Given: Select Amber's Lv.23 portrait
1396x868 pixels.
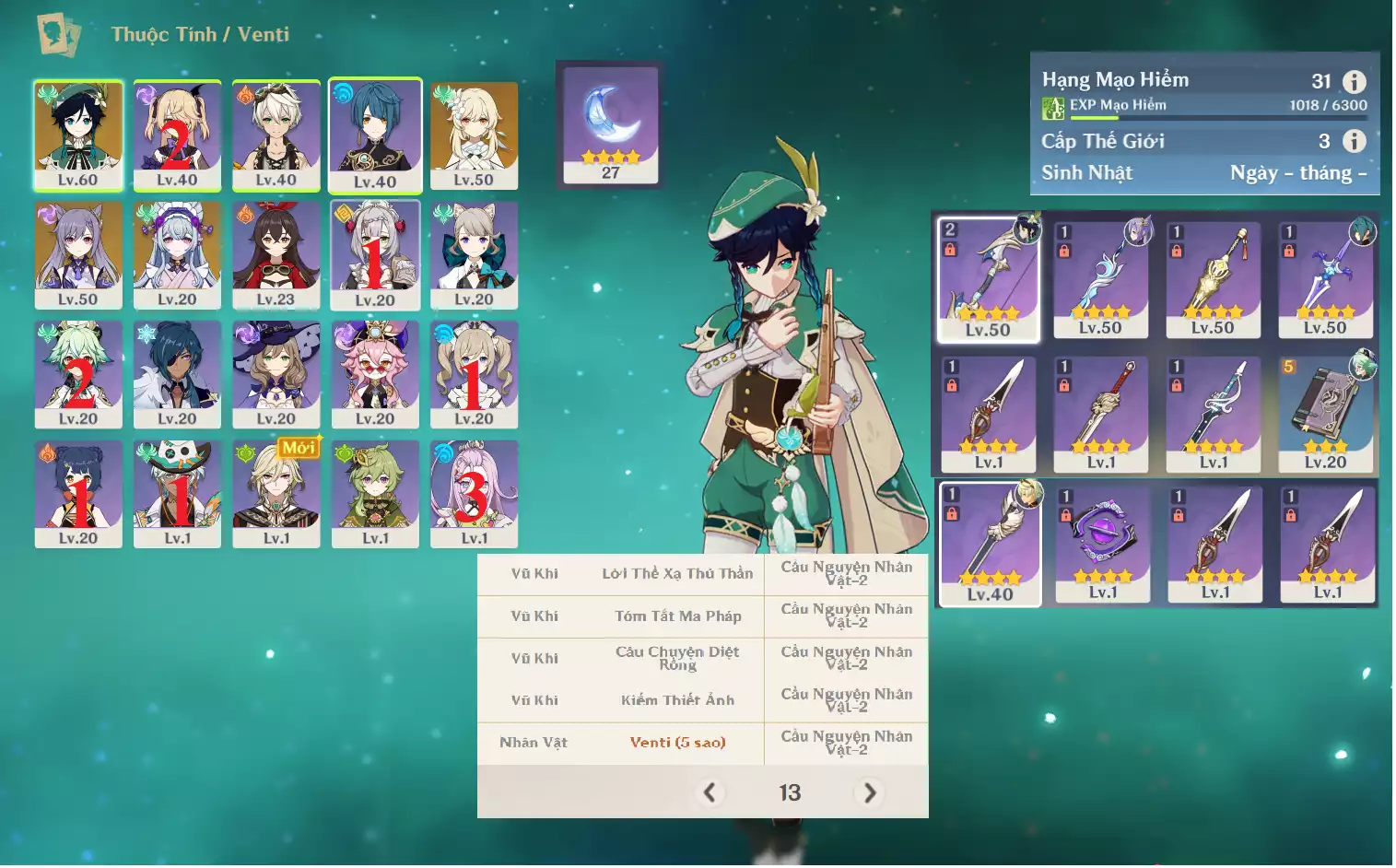Looking at the screenshot, I should 276,255.
